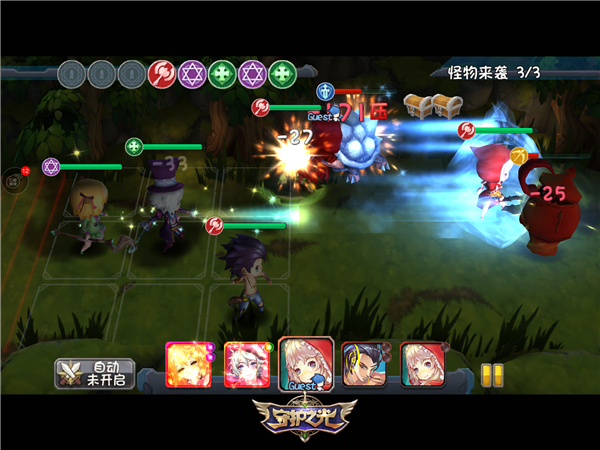This screenshot has height=450, width=600.
Task: Open the small chat icon with red badge
Action: 15,178
